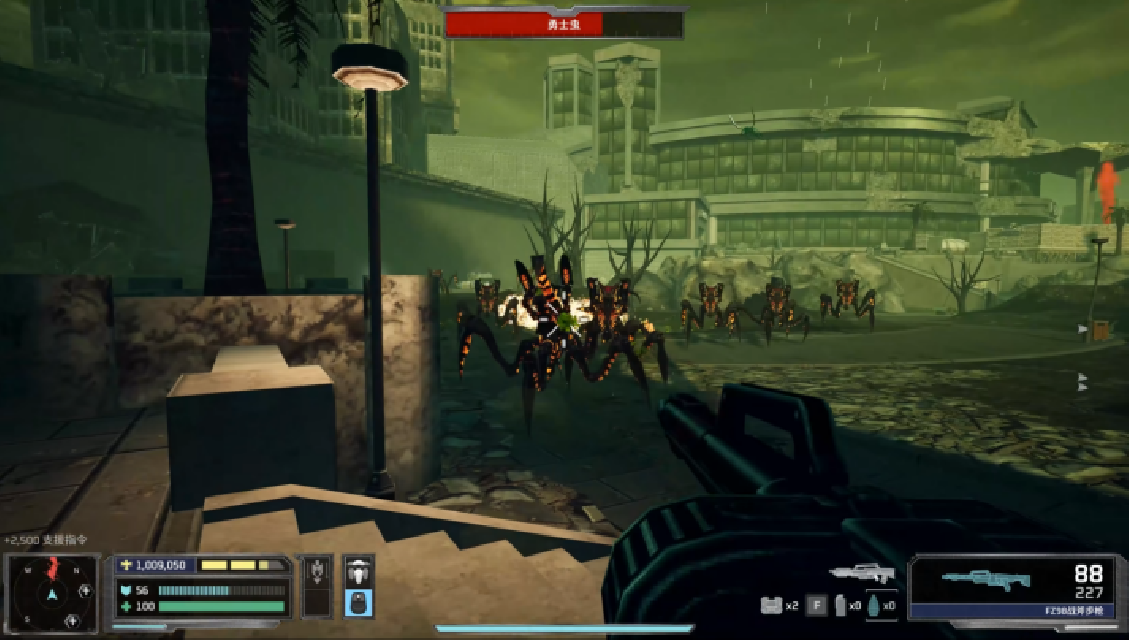Select the teal grenade item slot
Screen dimensions: 1129x640
pyautogui.click(x=872, y=605)
